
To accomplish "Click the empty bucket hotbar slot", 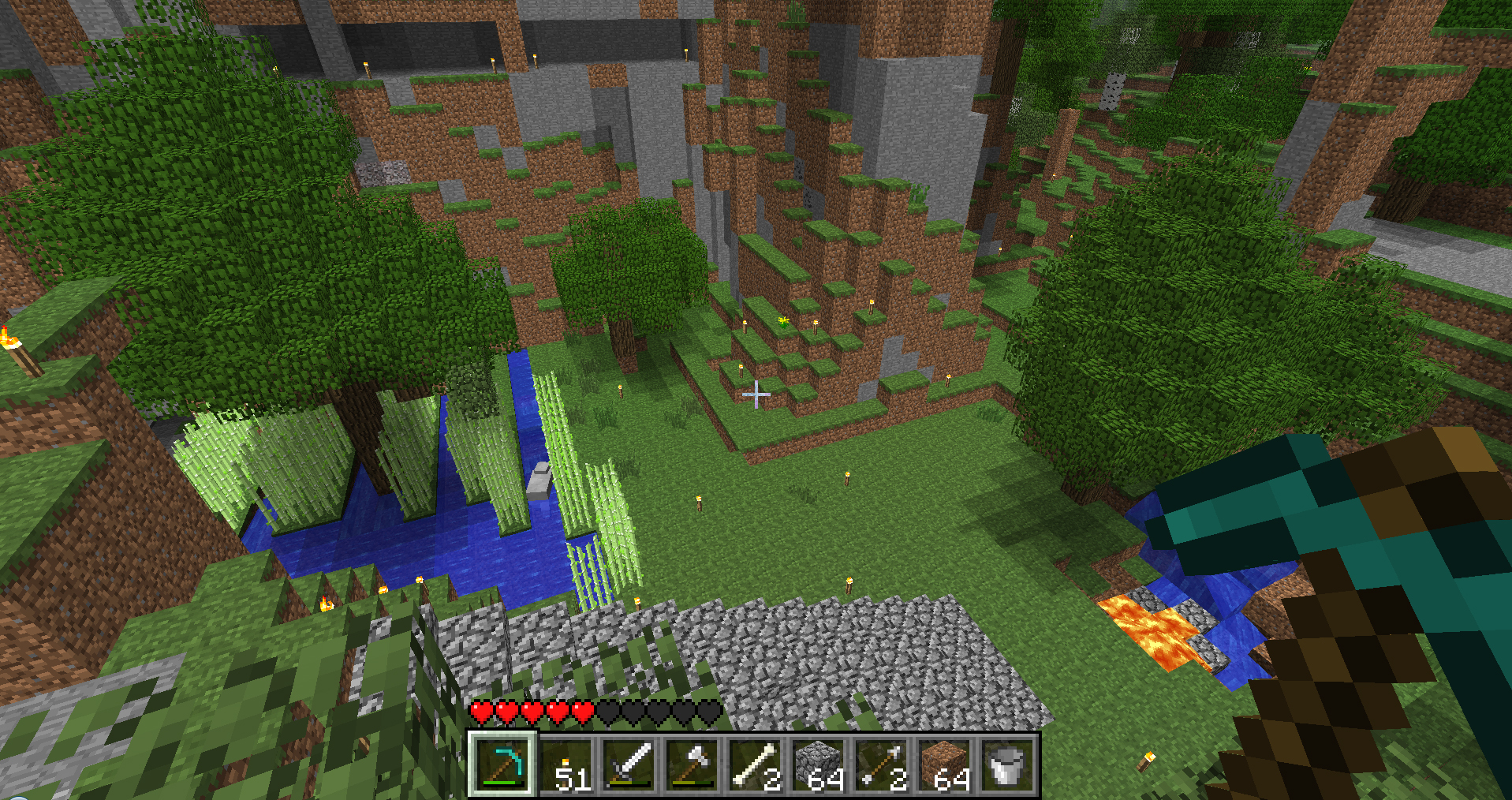I will click(x=1007, y=764).
